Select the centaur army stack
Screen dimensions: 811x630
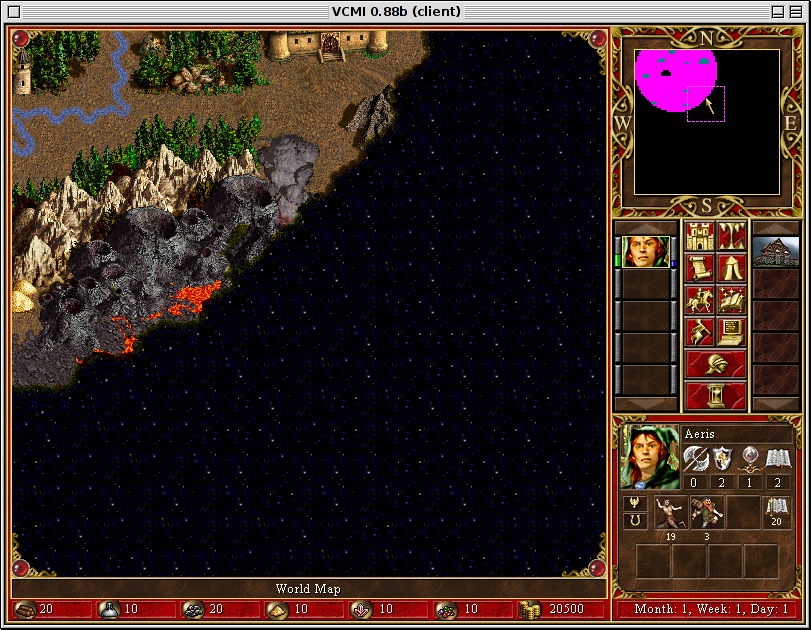click(671, 512)
